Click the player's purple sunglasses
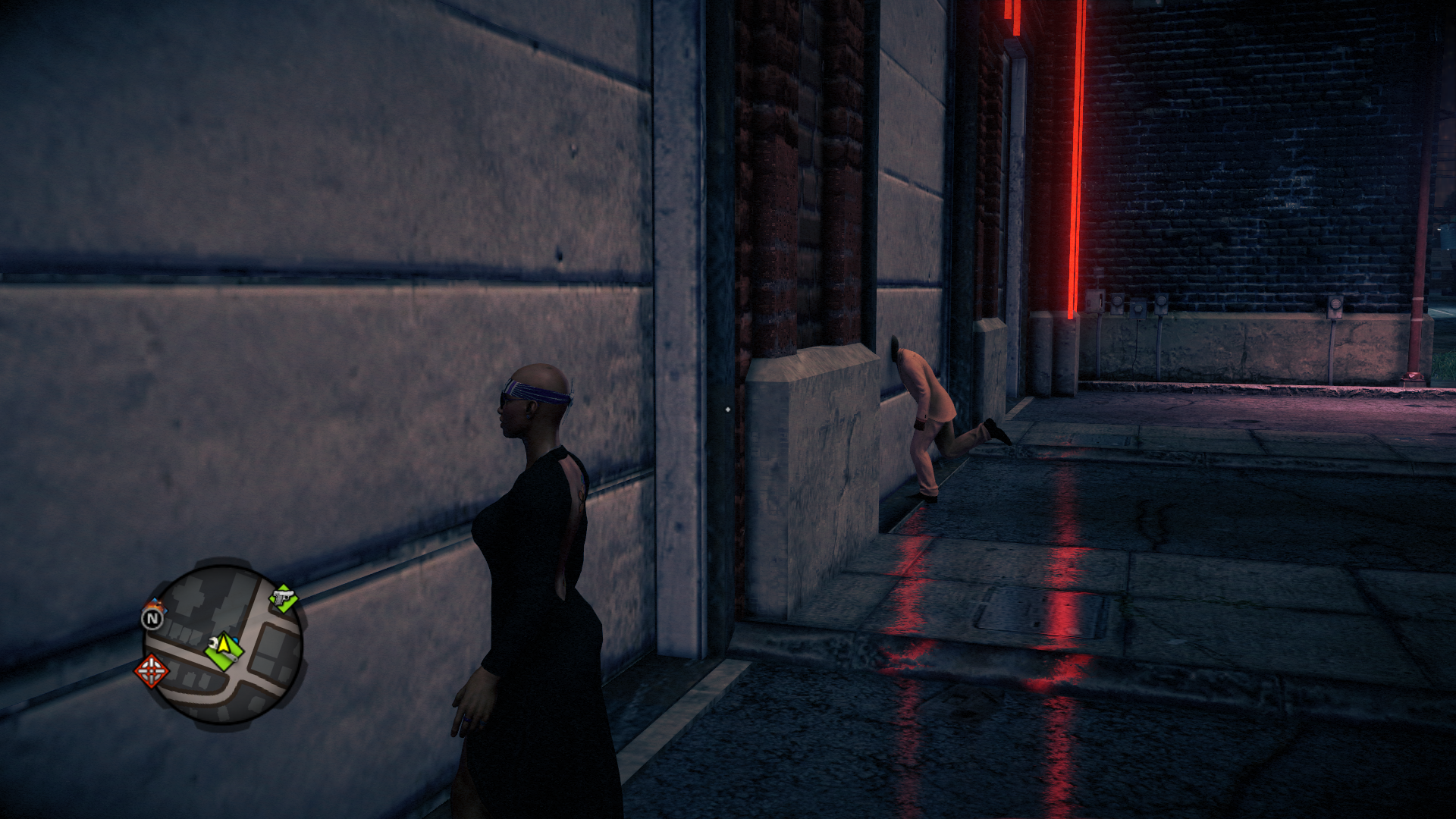 tap(531, 392)
